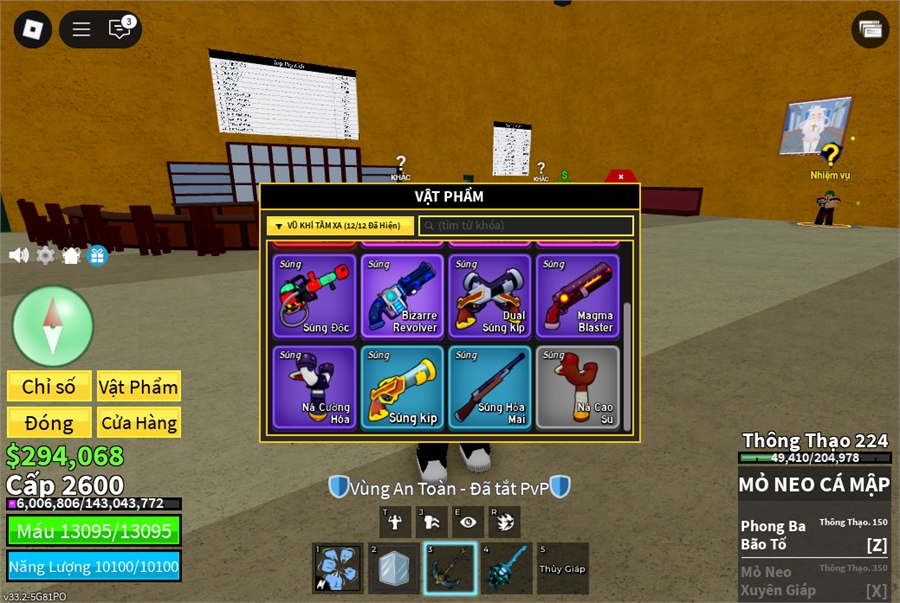Equip the Thủy Giáp hotbar slot
The height and width of the screenshot is (603, 900).
click(x=562, y=569)
